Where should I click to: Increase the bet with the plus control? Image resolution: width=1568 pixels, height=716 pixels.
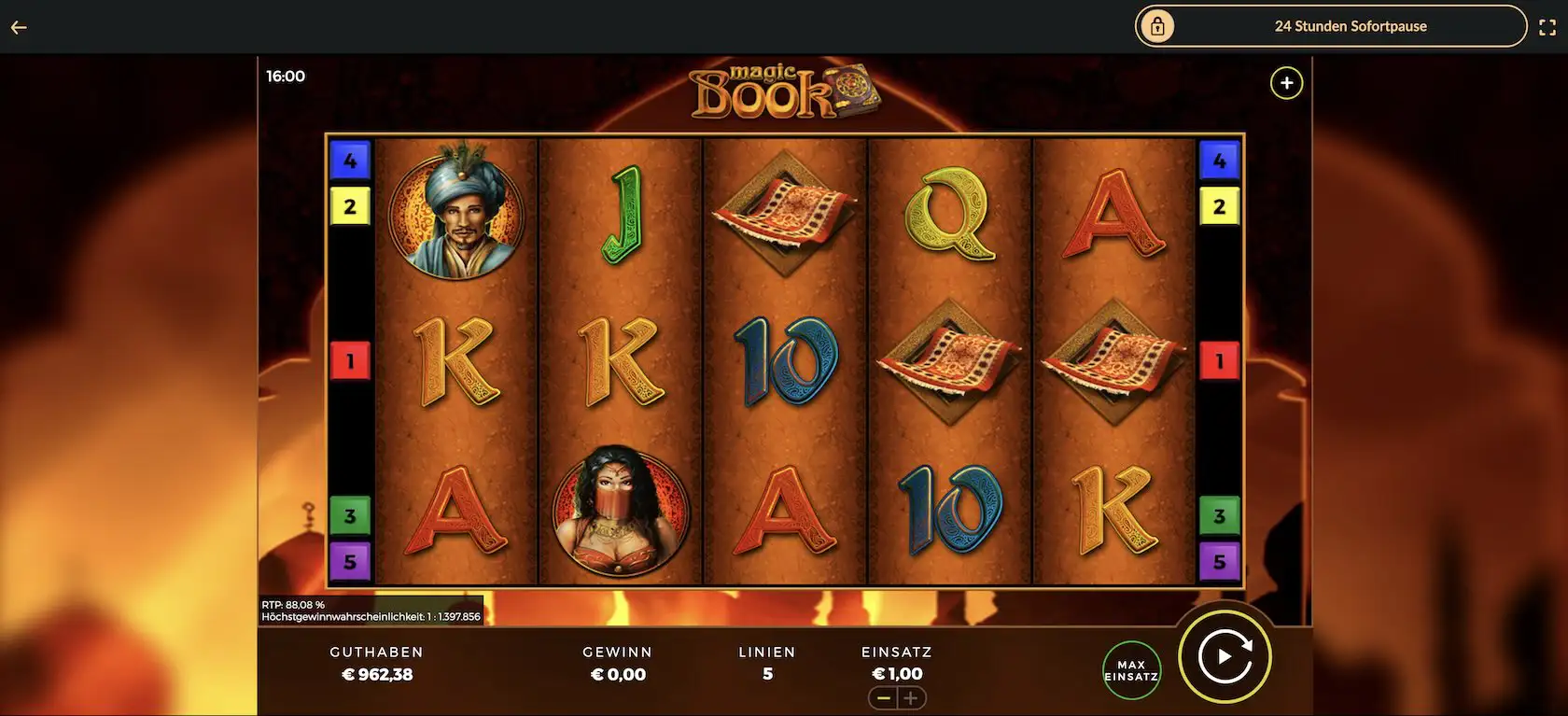912,697
